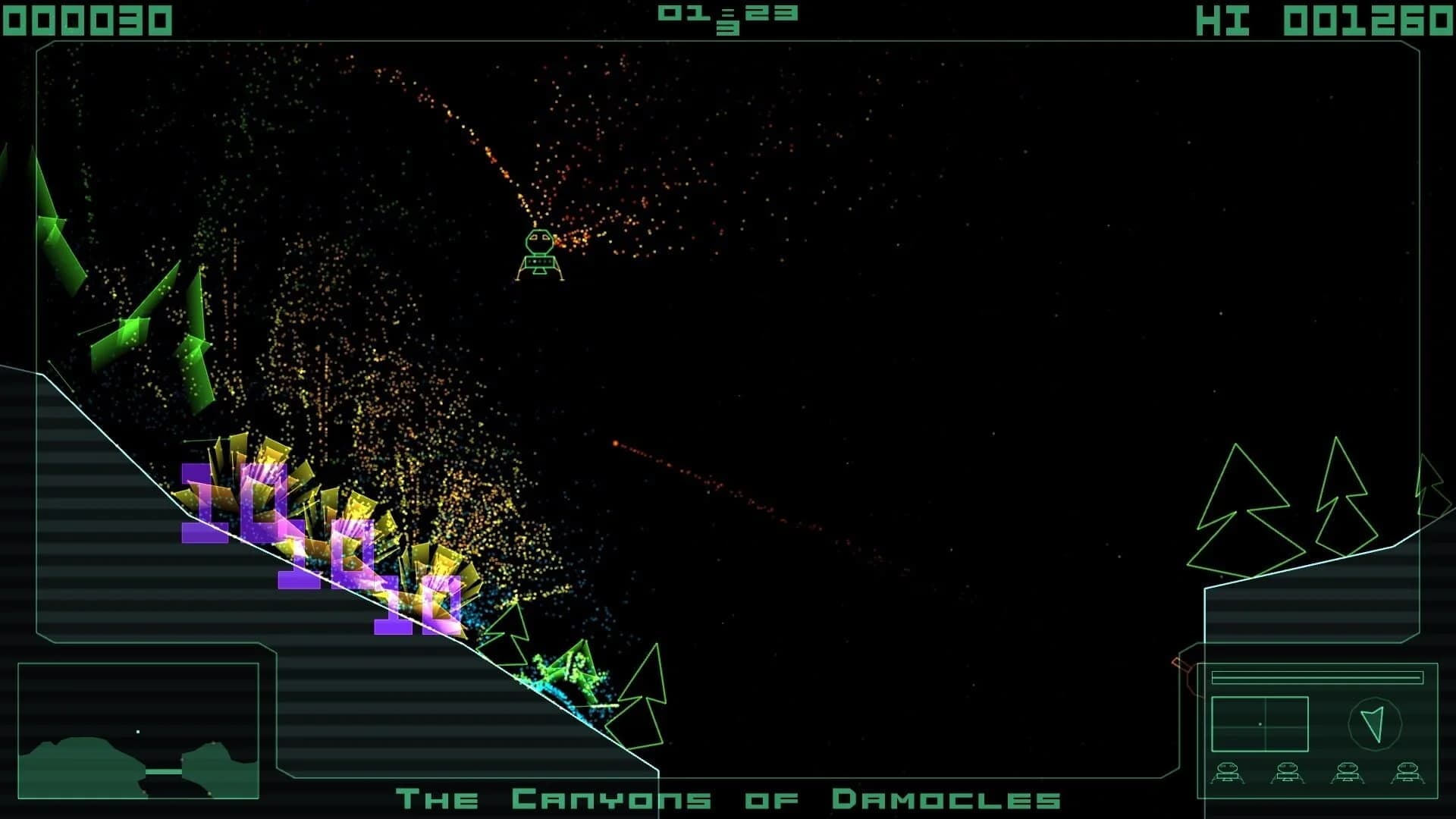The height and width of the screenshot is (819, 1456).
Task: Click the moving blip inside the radar scope
Action: coord(1260,724)
